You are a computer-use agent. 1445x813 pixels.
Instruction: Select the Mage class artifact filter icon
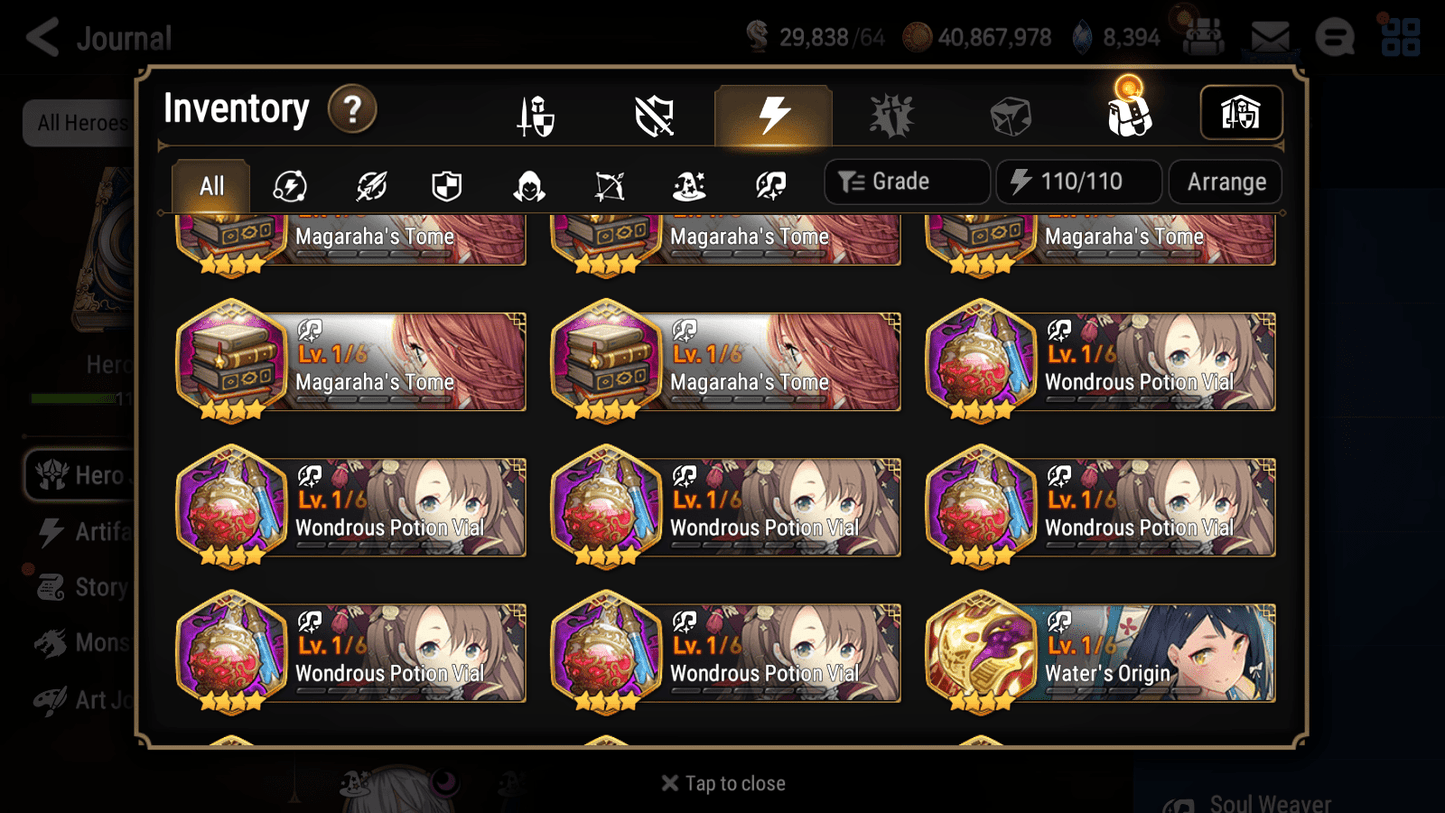(x=687, y=185)
